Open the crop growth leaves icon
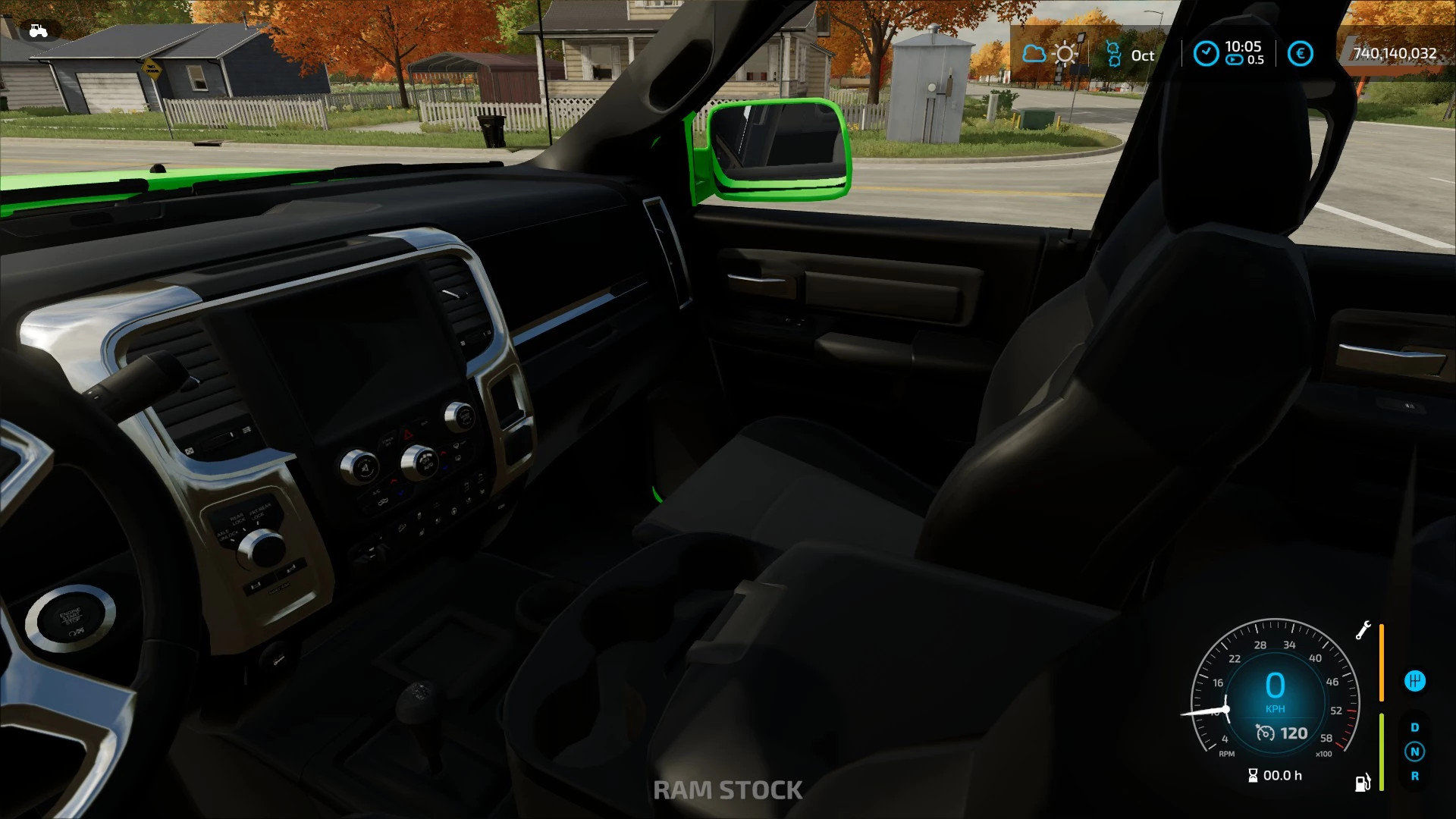Screen dimensions: 1456x819 click(1113, 52)
